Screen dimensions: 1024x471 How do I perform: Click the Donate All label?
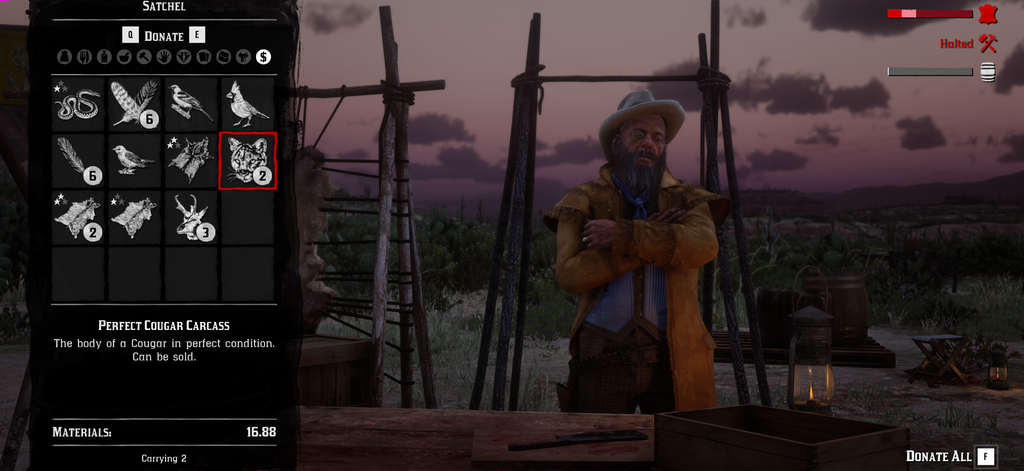[938, 456]
